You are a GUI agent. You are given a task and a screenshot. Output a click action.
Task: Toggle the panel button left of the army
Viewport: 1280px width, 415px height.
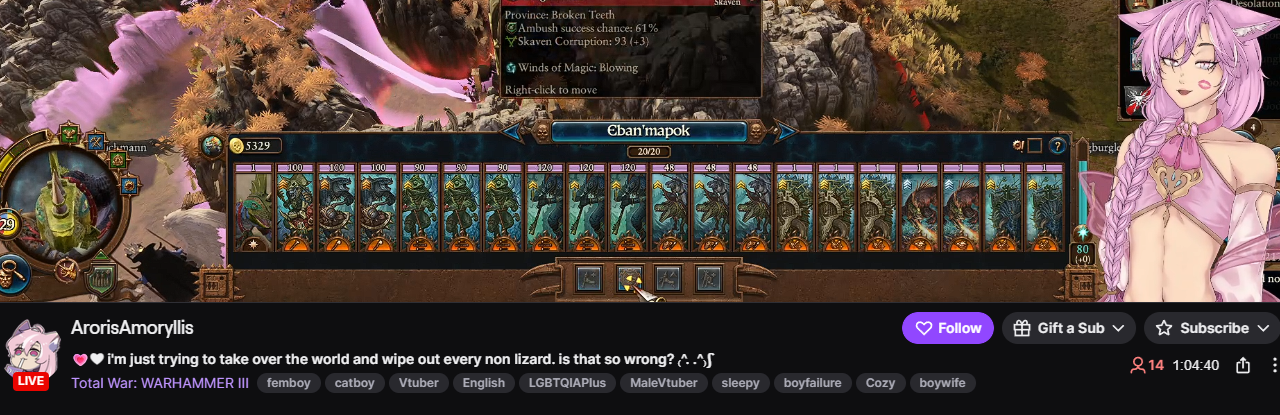[x=213, y=285]
